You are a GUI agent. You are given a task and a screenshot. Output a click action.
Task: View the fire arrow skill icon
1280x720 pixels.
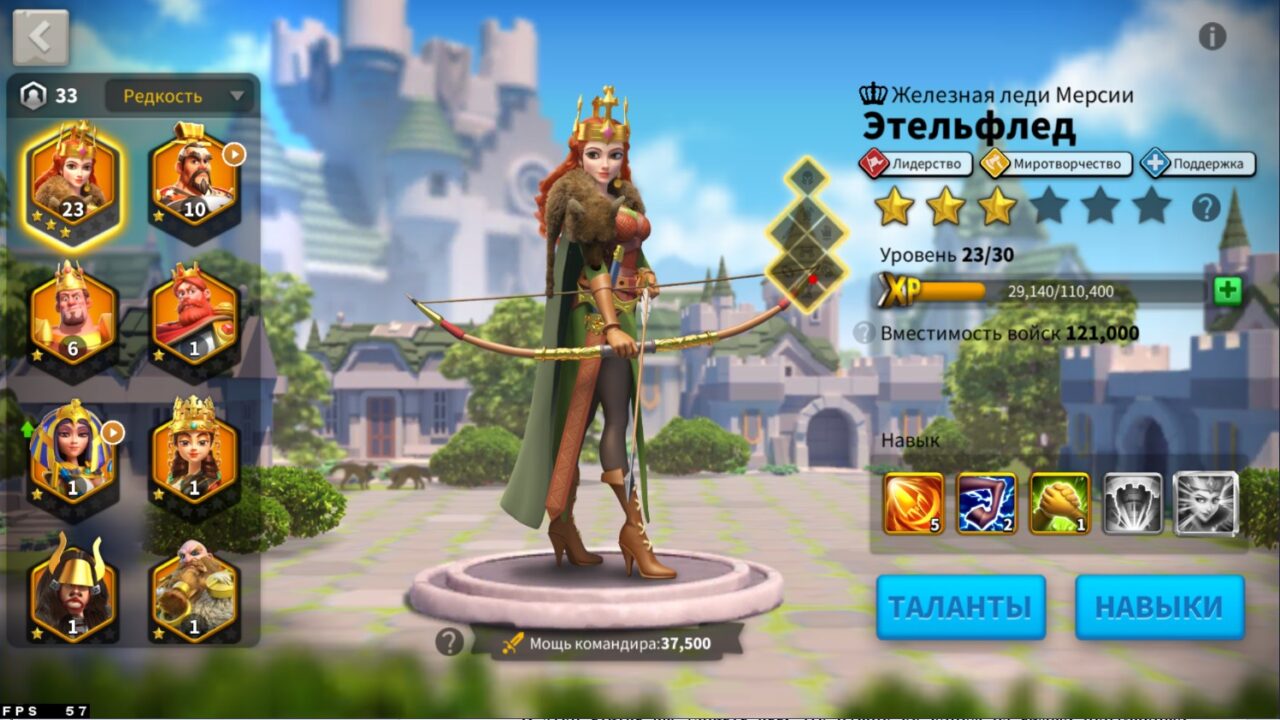913,503
